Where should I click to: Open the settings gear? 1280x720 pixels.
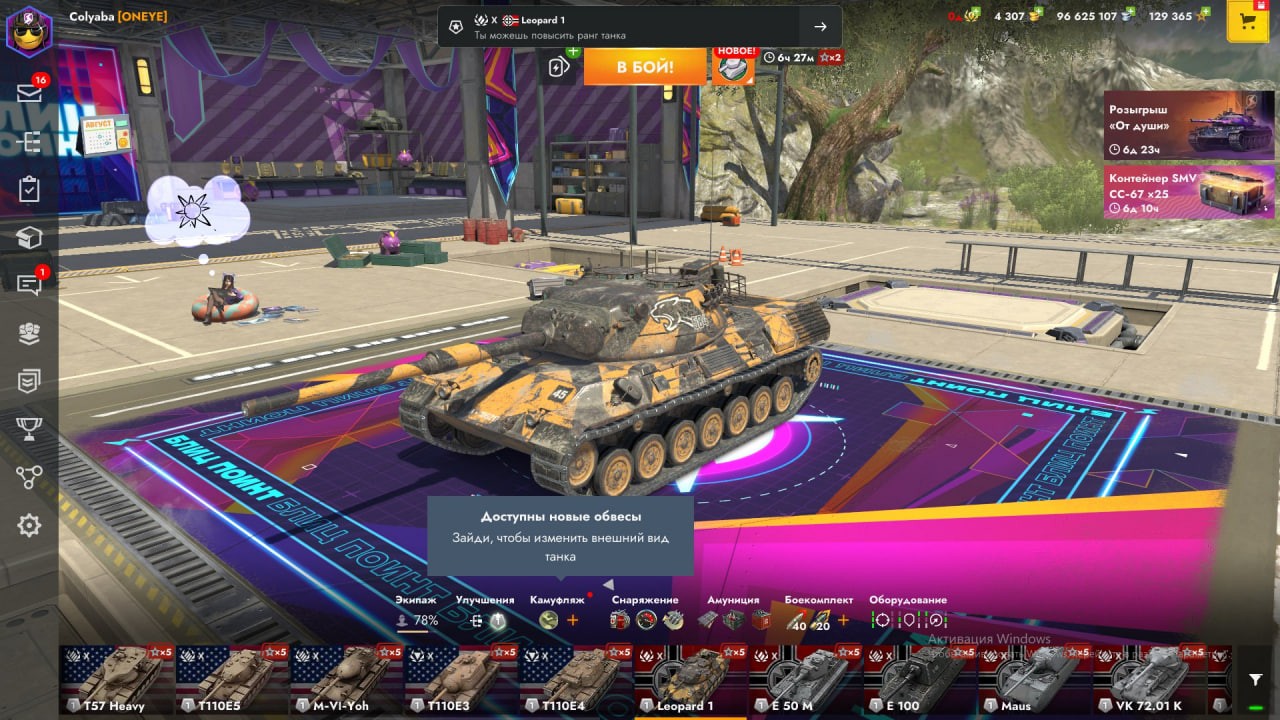(29, 525)
